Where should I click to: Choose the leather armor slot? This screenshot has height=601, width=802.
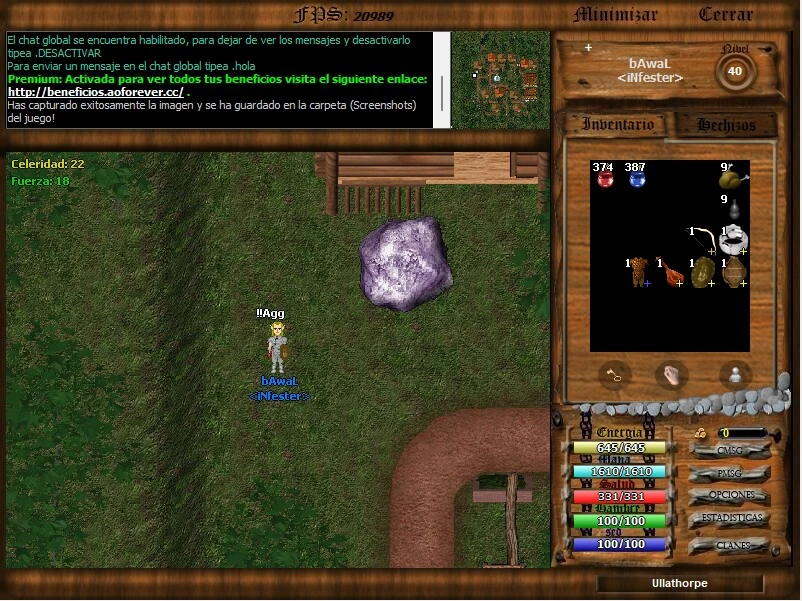click(x=637, y=272)
